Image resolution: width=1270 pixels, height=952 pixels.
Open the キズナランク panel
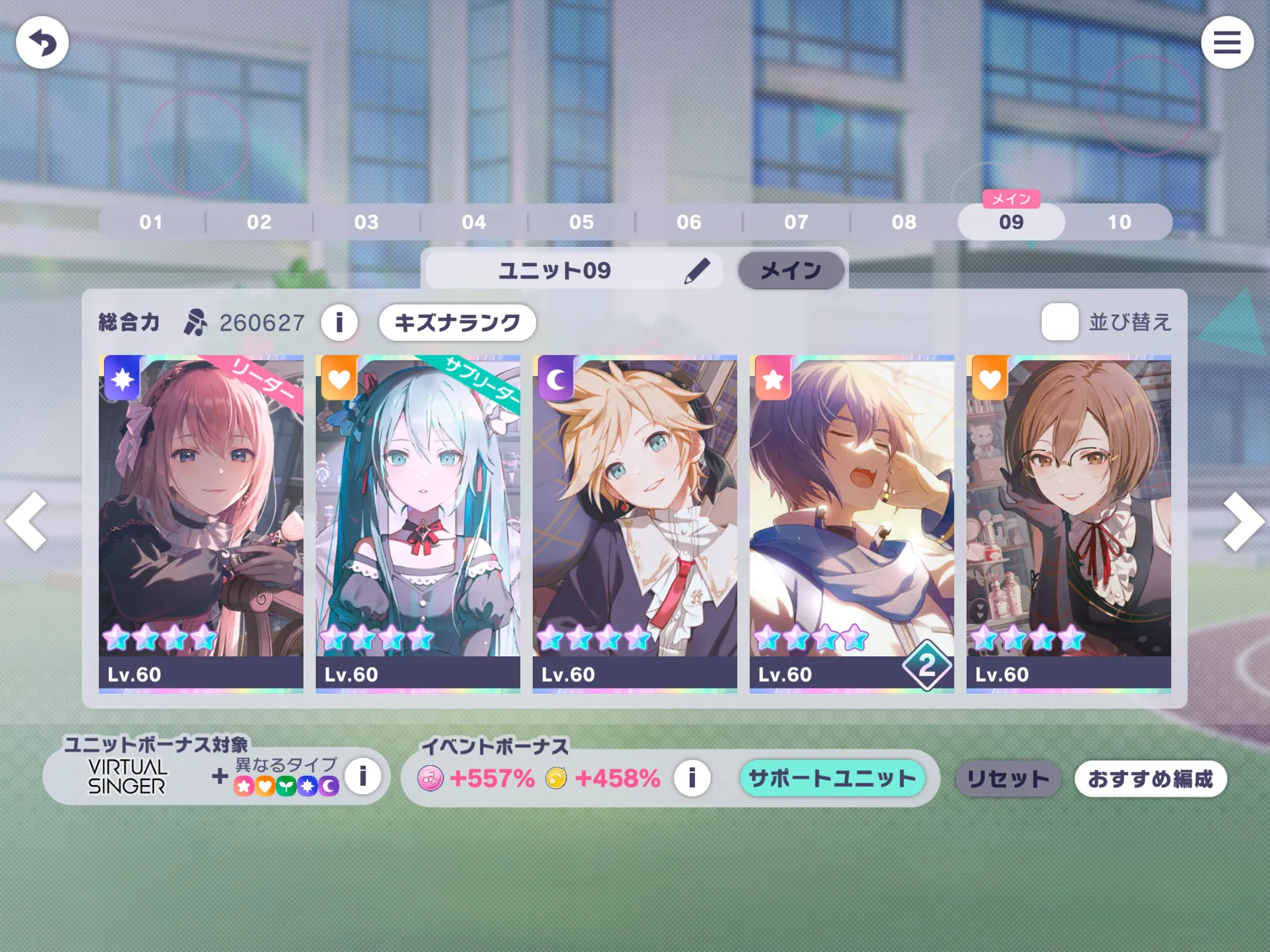[457, 323]
